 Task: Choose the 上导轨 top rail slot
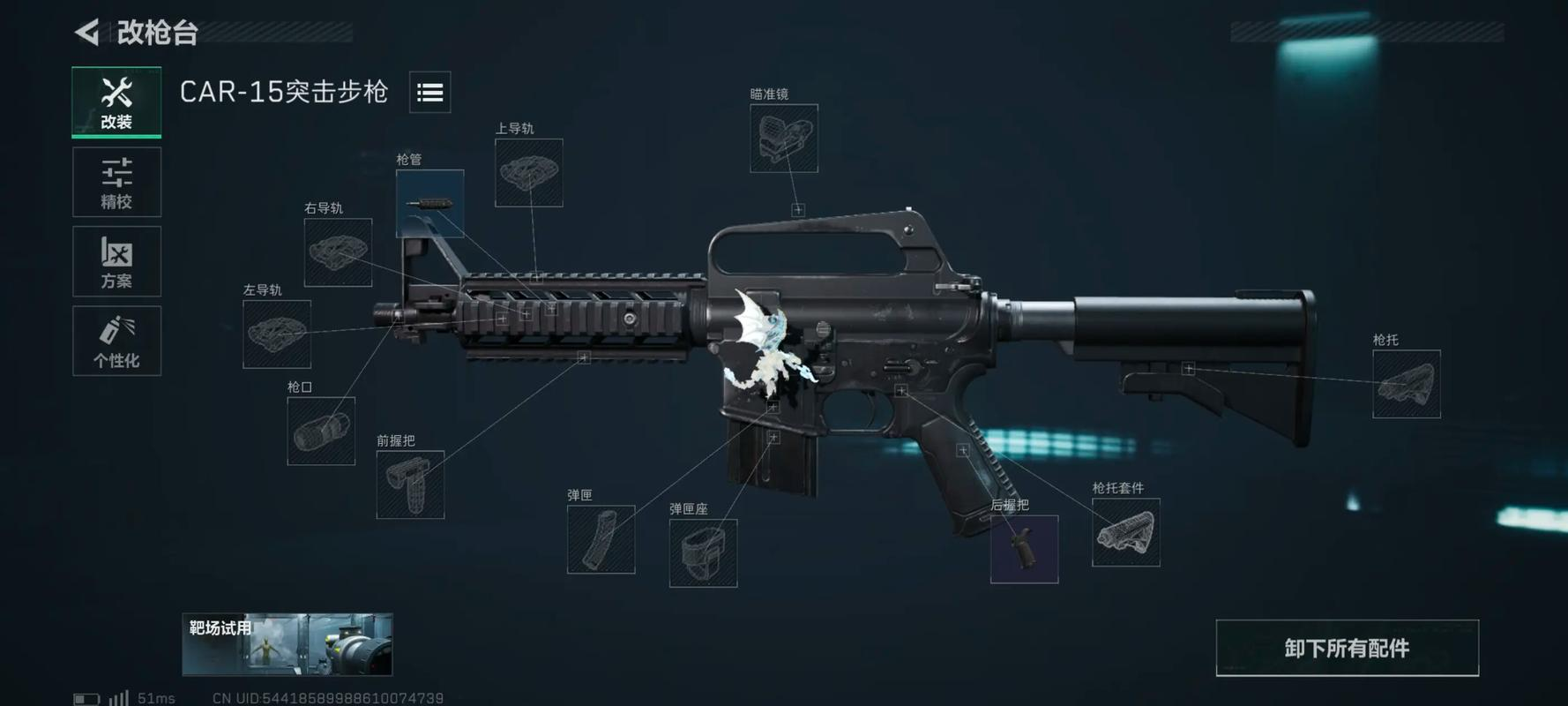click(x=528, y=173)
